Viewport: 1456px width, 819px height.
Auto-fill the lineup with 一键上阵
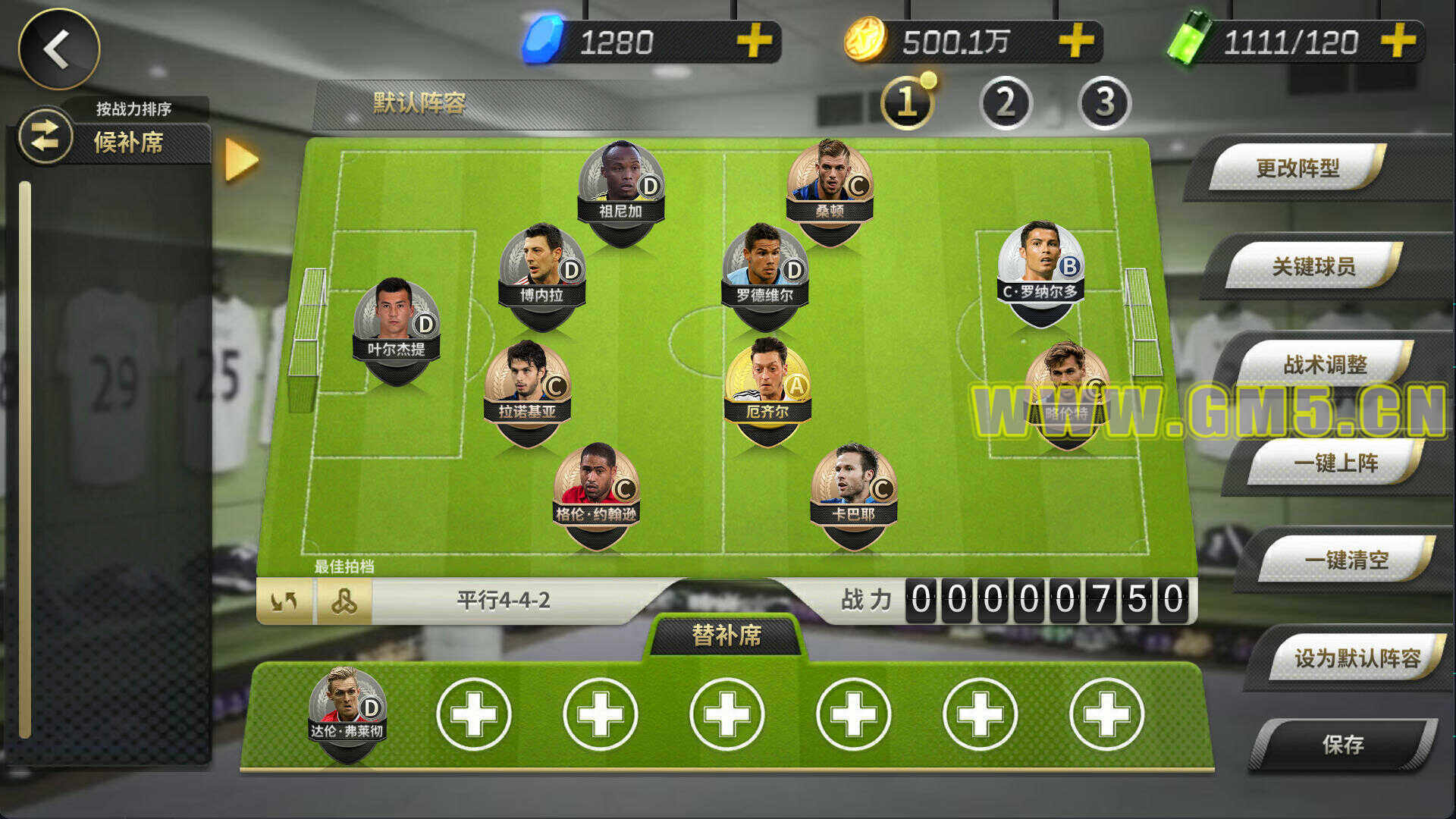click(x=1335, y=463)
